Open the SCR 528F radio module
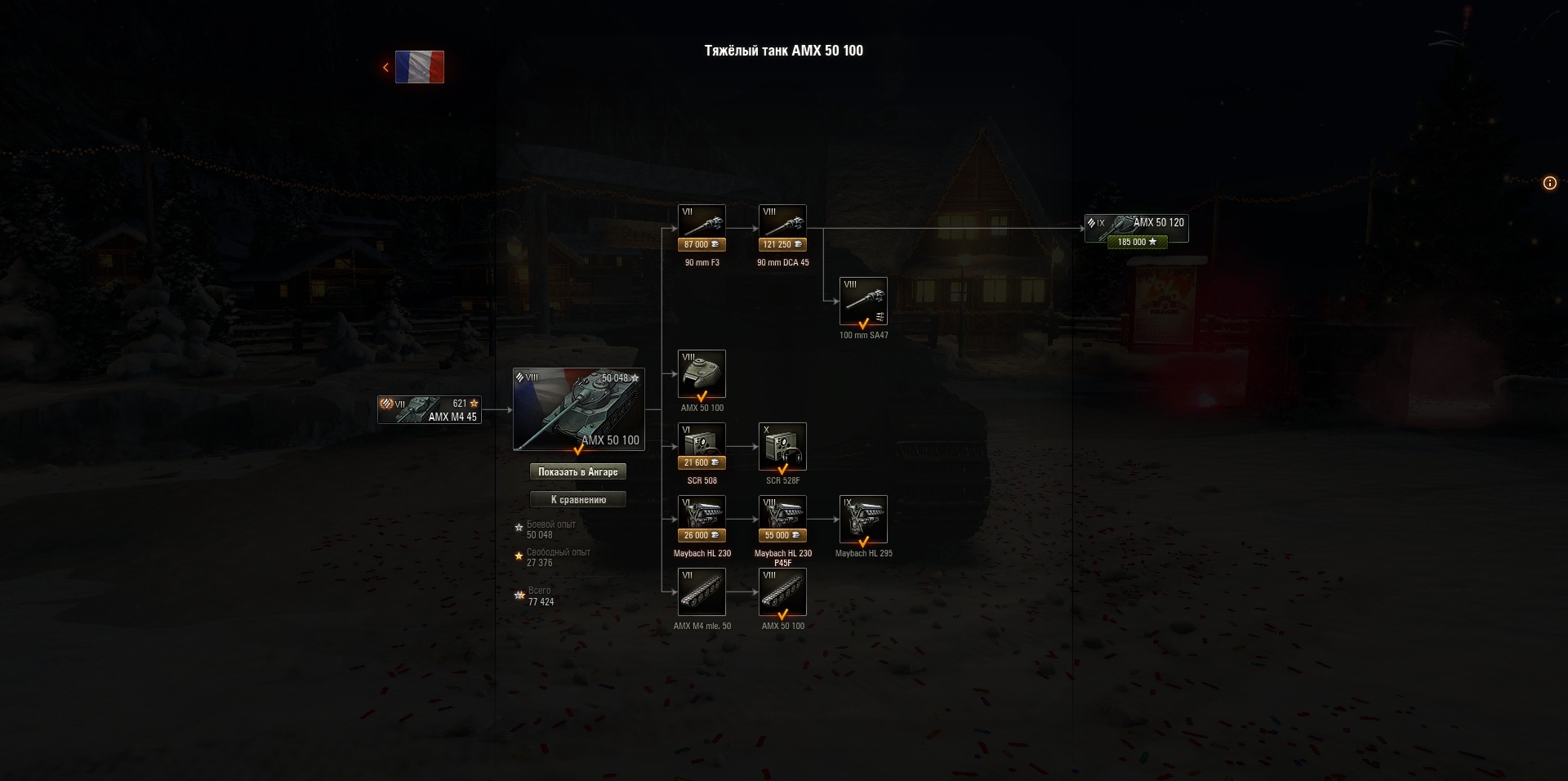The image size is (1568, 781). point(782,445)
